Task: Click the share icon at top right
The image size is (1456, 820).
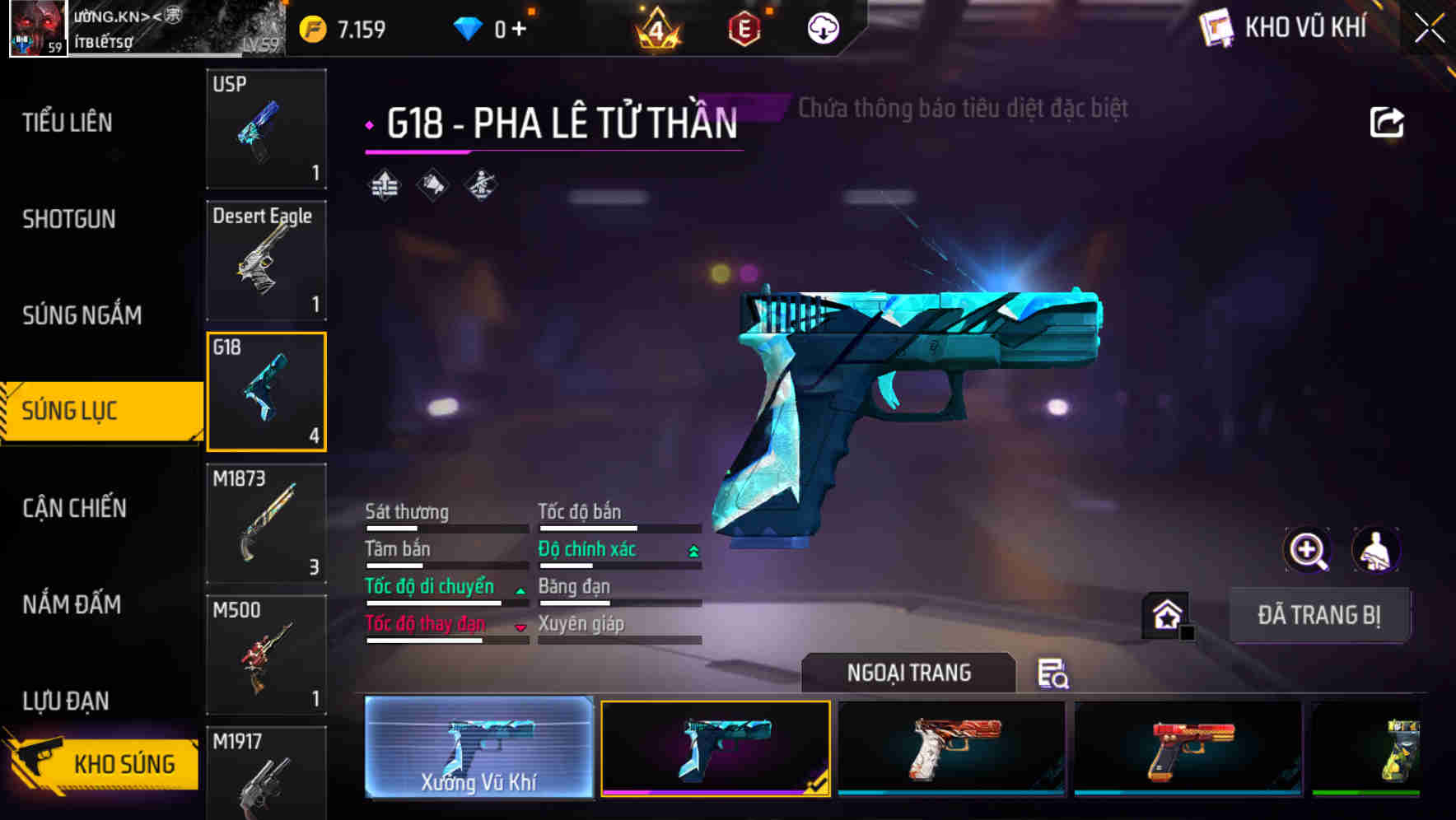Action: [1388, 121]
